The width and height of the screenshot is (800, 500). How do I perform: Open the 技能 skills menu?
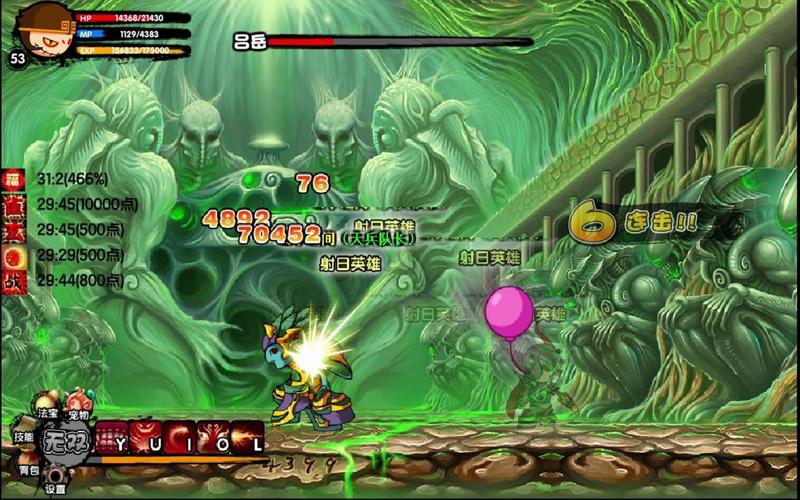[x=24, y=436]
